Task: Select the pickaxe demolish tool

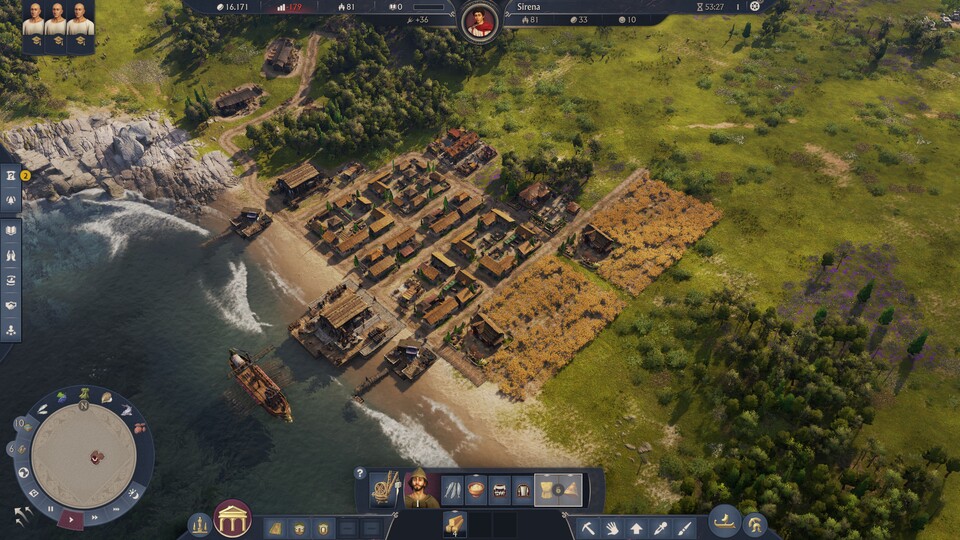Action: coord(589,527)
